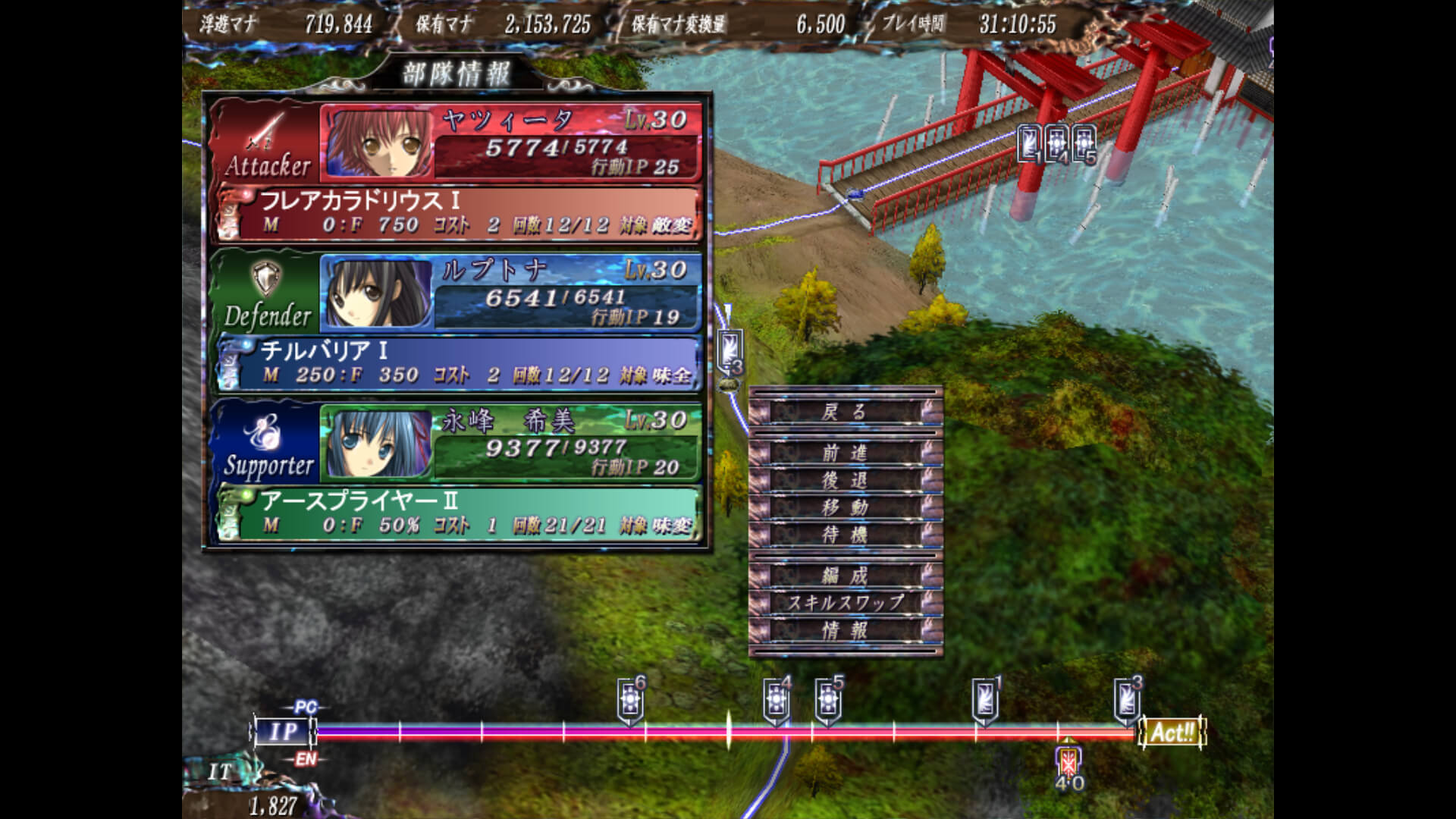1456x819 pixels.
Task: Select Defender ルプトナ unit panel
Action: (510, 292)
